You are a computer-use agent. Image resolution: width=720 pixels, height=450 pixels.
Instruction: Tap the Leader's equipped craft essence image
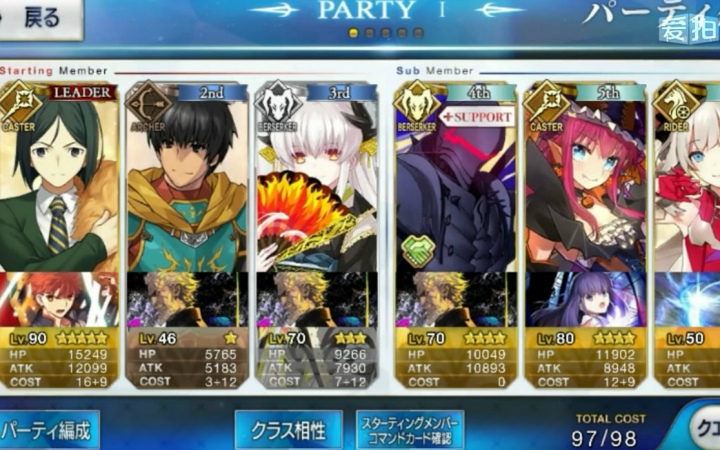tap(58, 300)
